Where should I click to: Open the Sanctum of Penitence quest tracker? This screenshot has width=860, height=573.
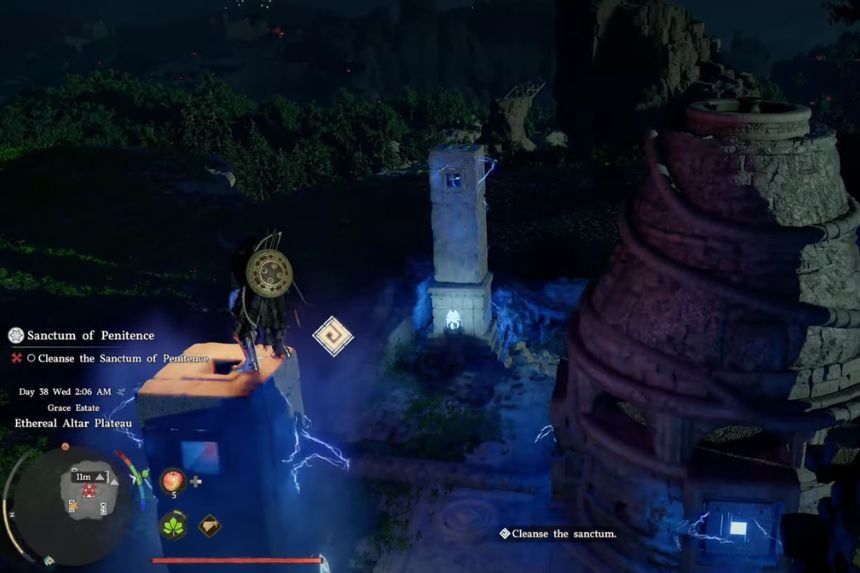coord(89,335)
